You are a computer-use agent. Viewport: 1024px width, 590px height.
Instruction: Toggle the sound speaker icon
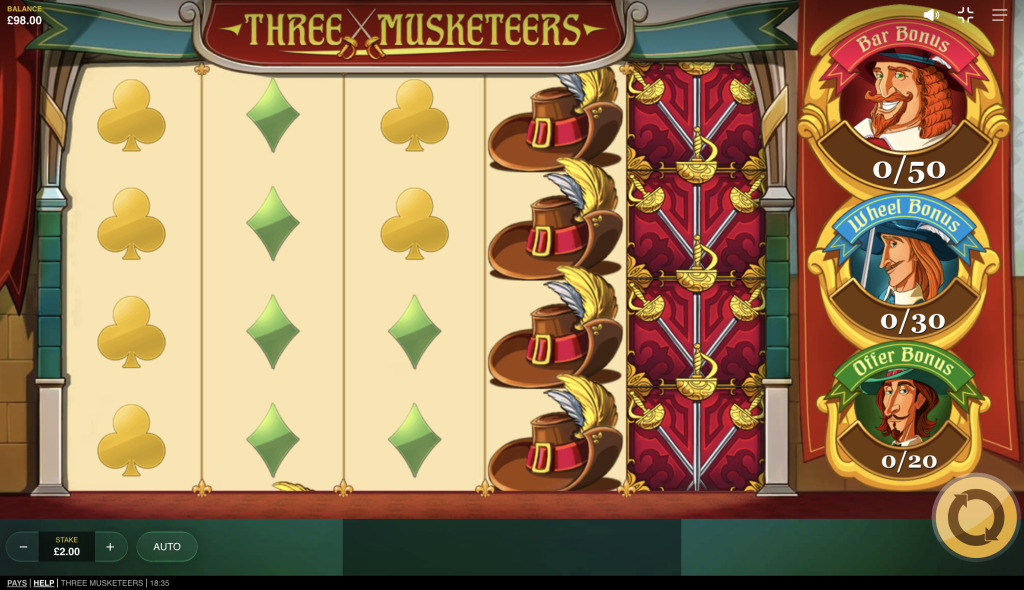[931, 15]
